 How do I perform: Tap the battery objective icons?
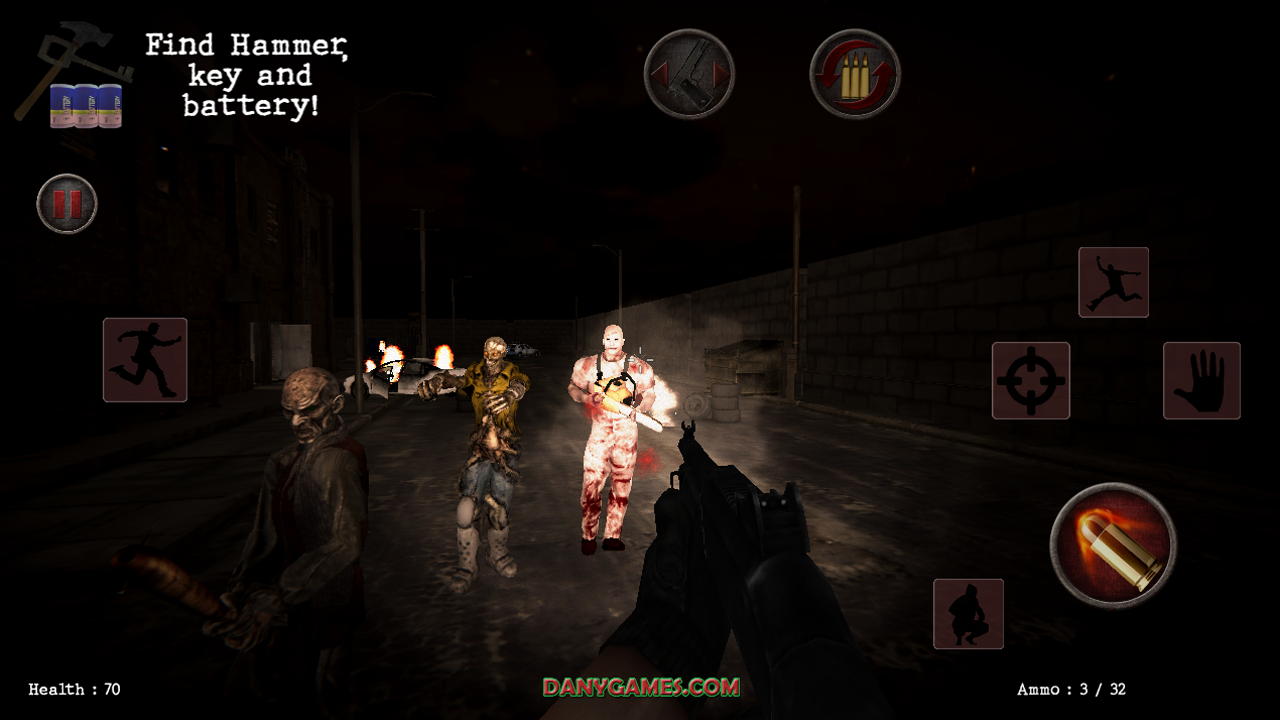tap(85, 108)
